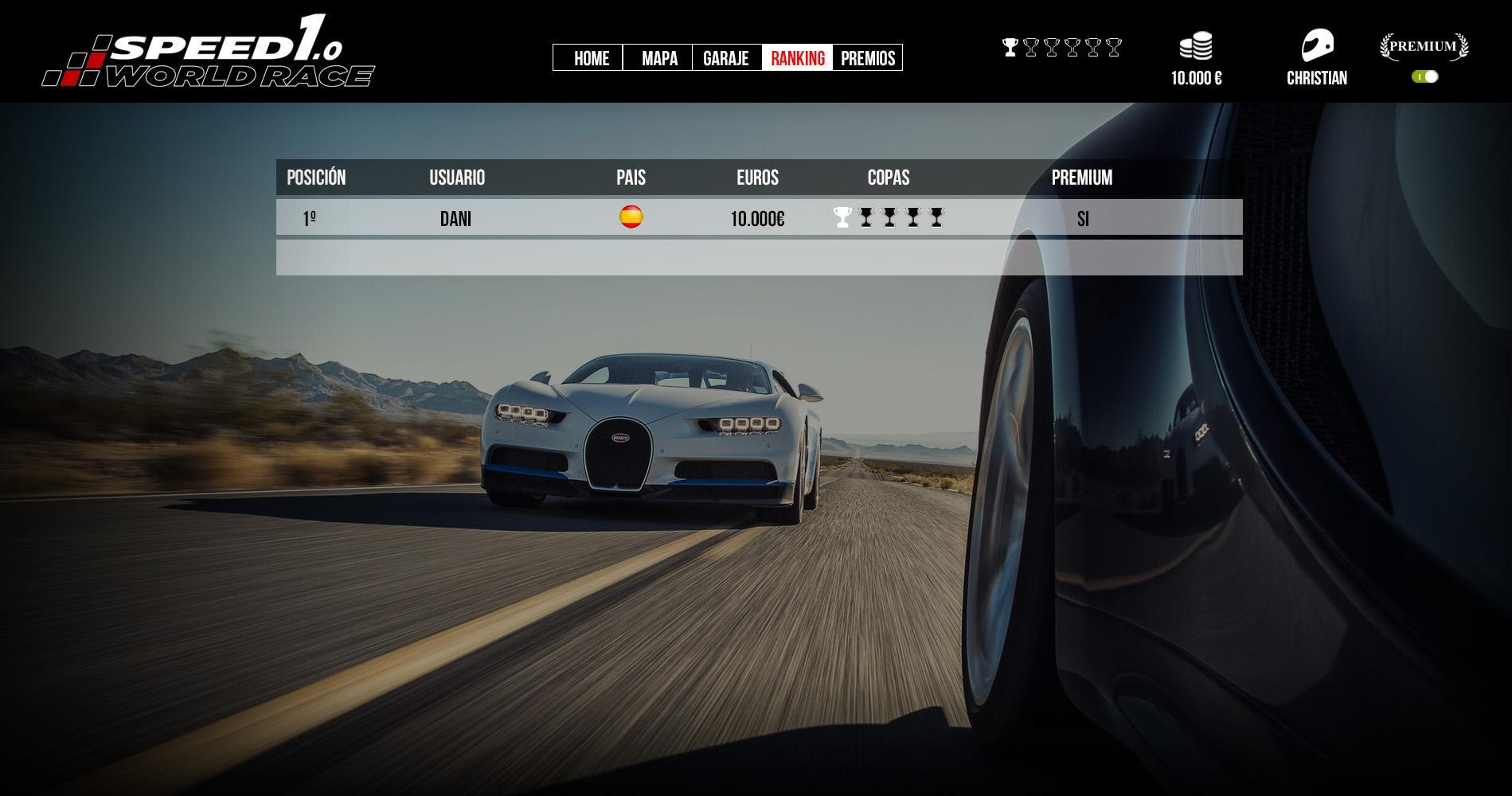Show the Premios page
1512x796 pixels.
pos(867,58)
